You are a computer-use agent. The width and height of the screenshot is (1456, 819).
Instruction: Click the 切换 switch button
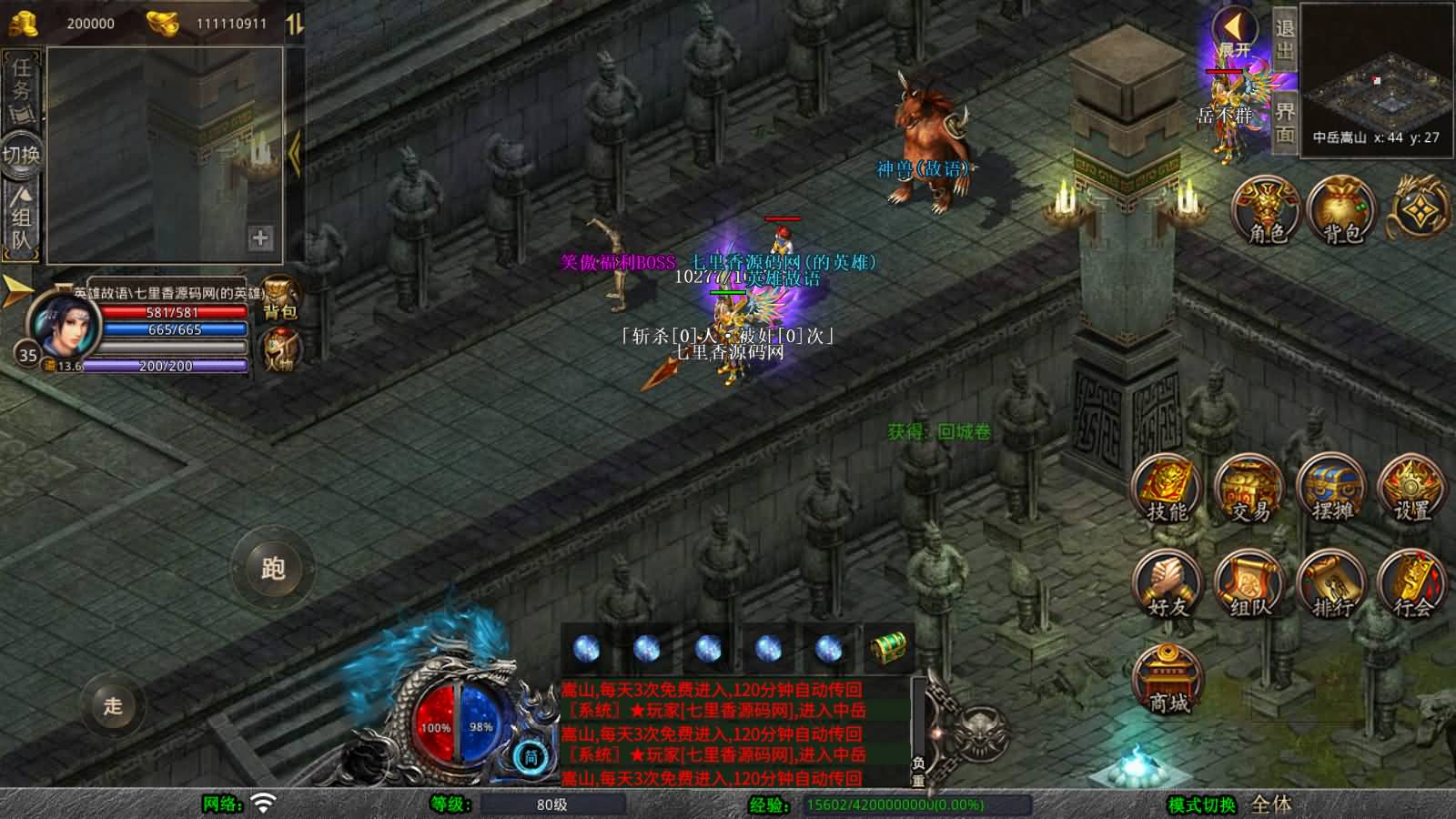[21, 154]
